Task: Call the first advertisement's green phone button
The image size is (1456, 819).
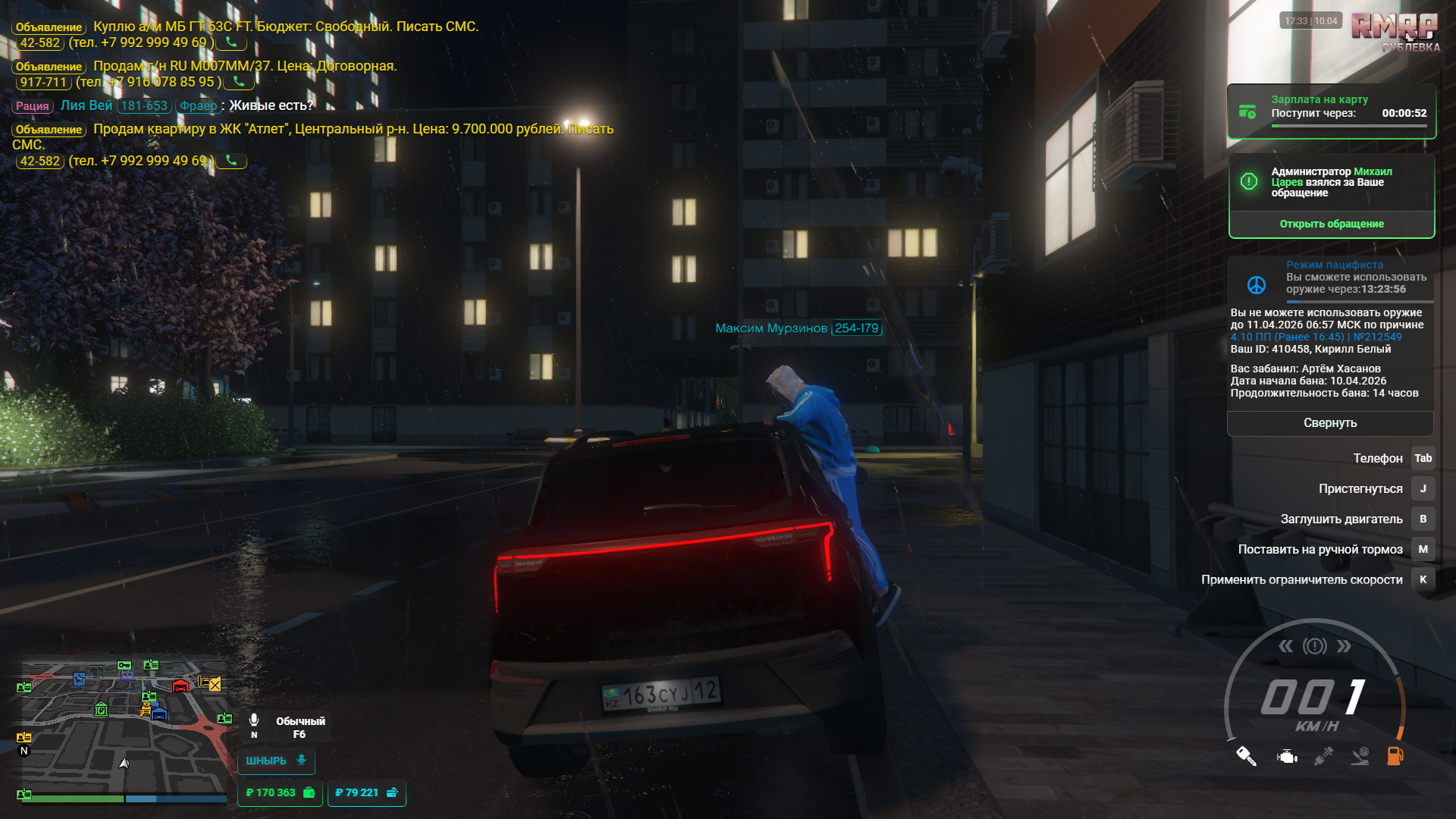Action: pyautogui.click(x=231, y=42)
